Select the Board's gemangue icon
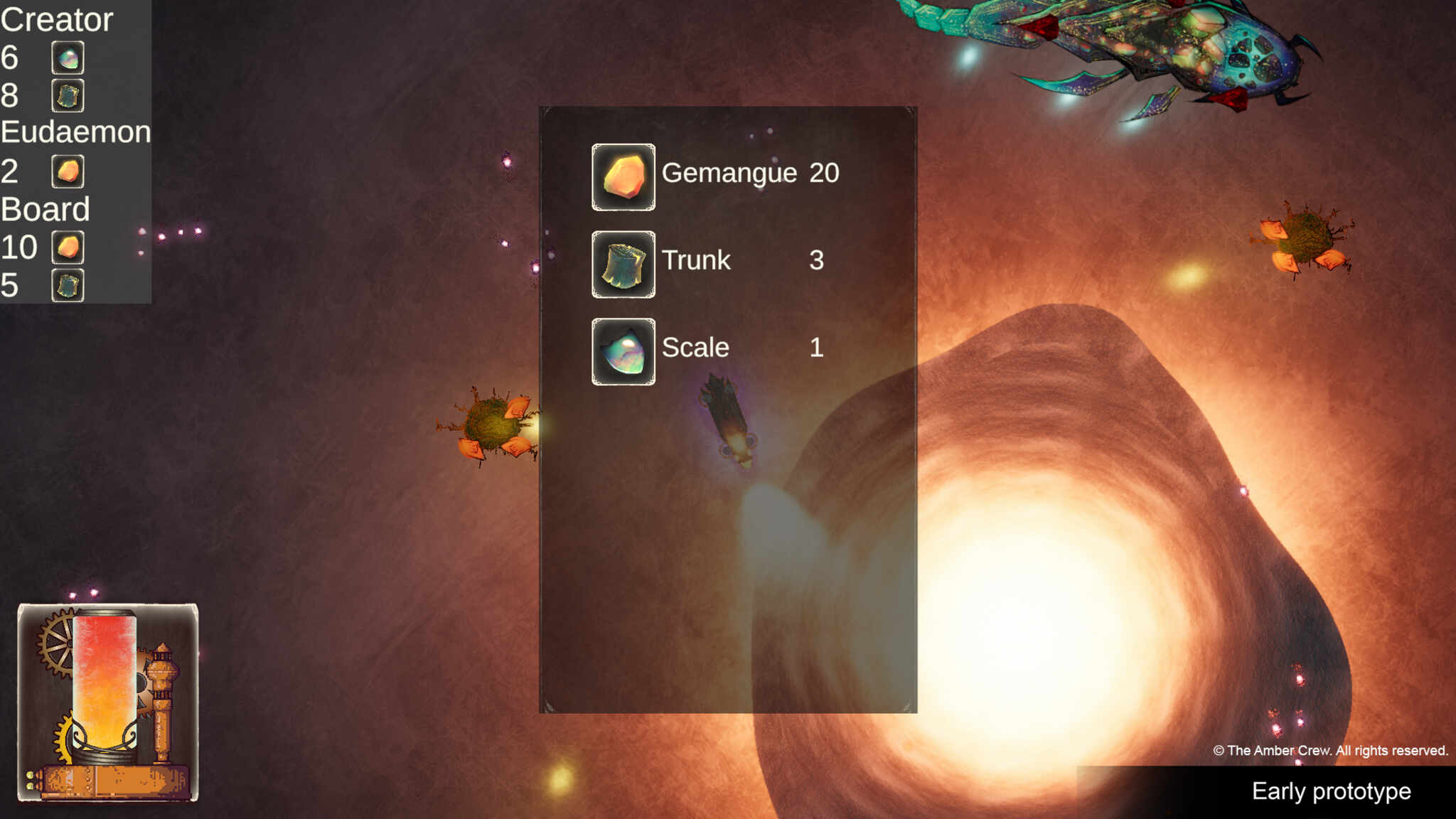The width and height of the screenshot is (1456, 819). click(x=68, y=247)
